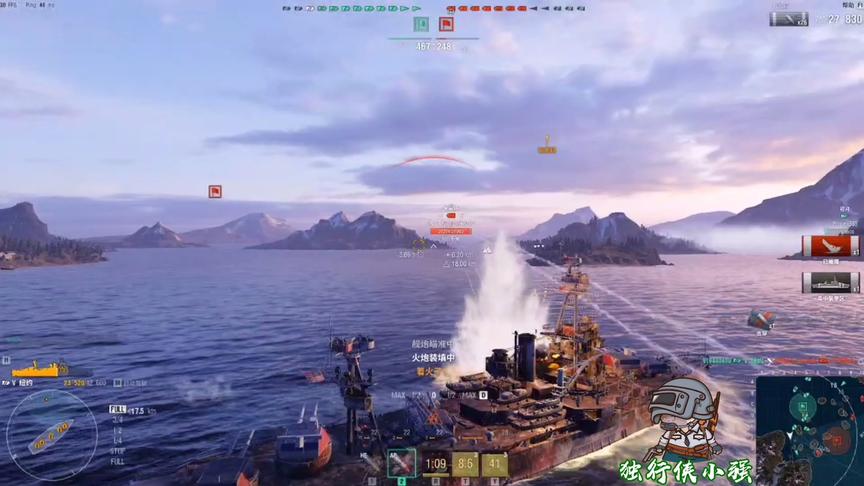The width and height of the screenshot is (864, 486).
Task: Click the green allied capture circle on minimap
Action: (x=803, y=406)
